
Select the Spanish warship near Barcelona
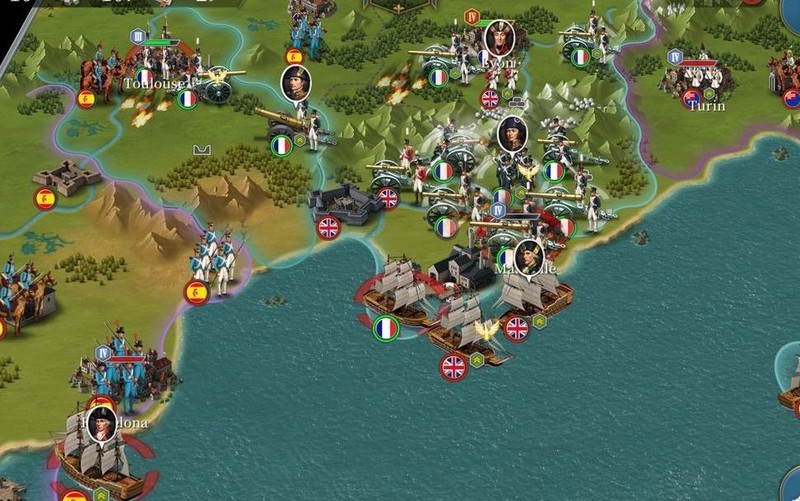coord(96,456)
